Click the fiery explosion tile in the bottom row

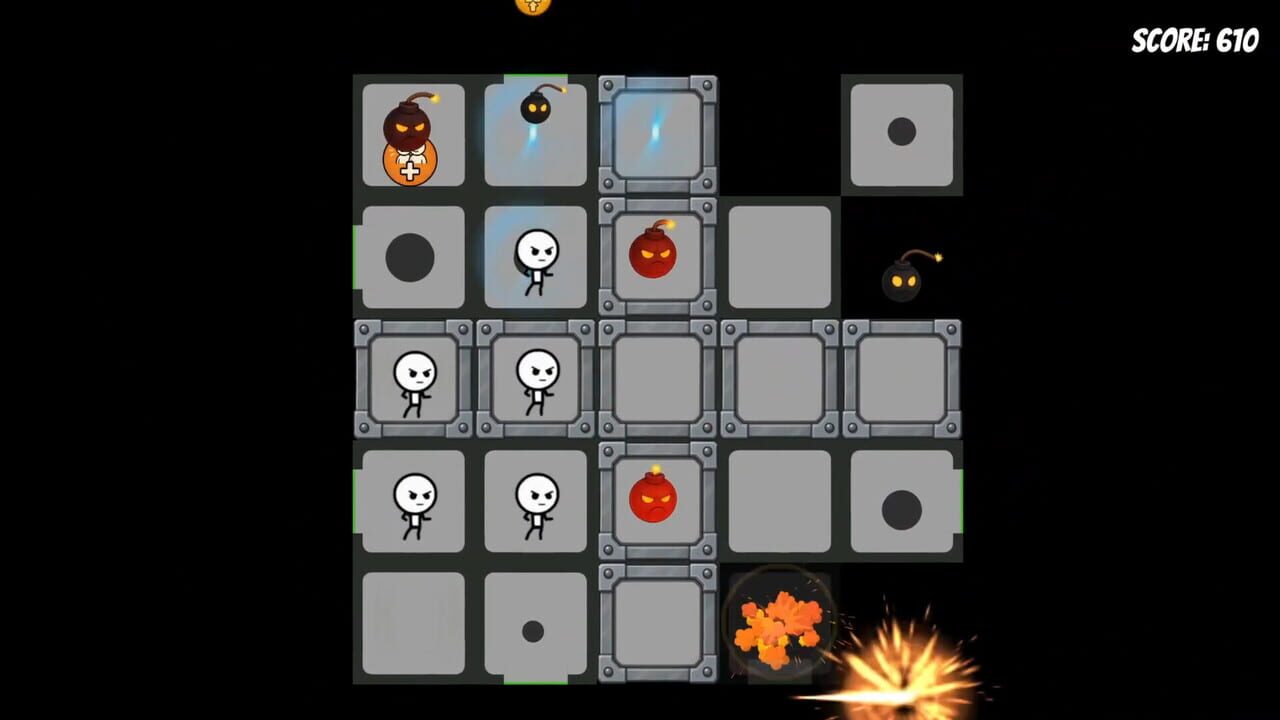click(780, 625)
